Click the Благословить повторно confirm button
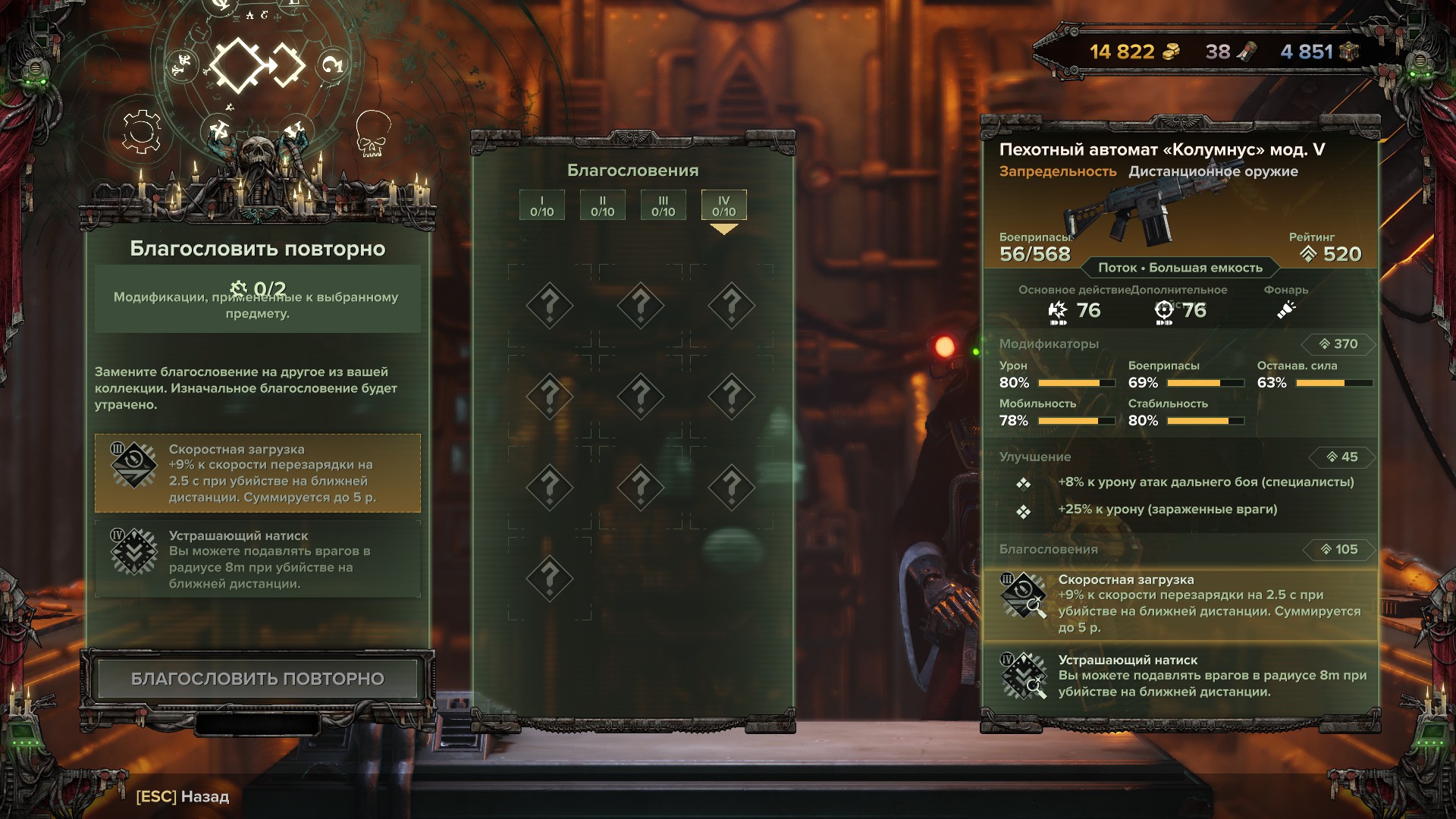The image size is (1456, 819). 257,679
